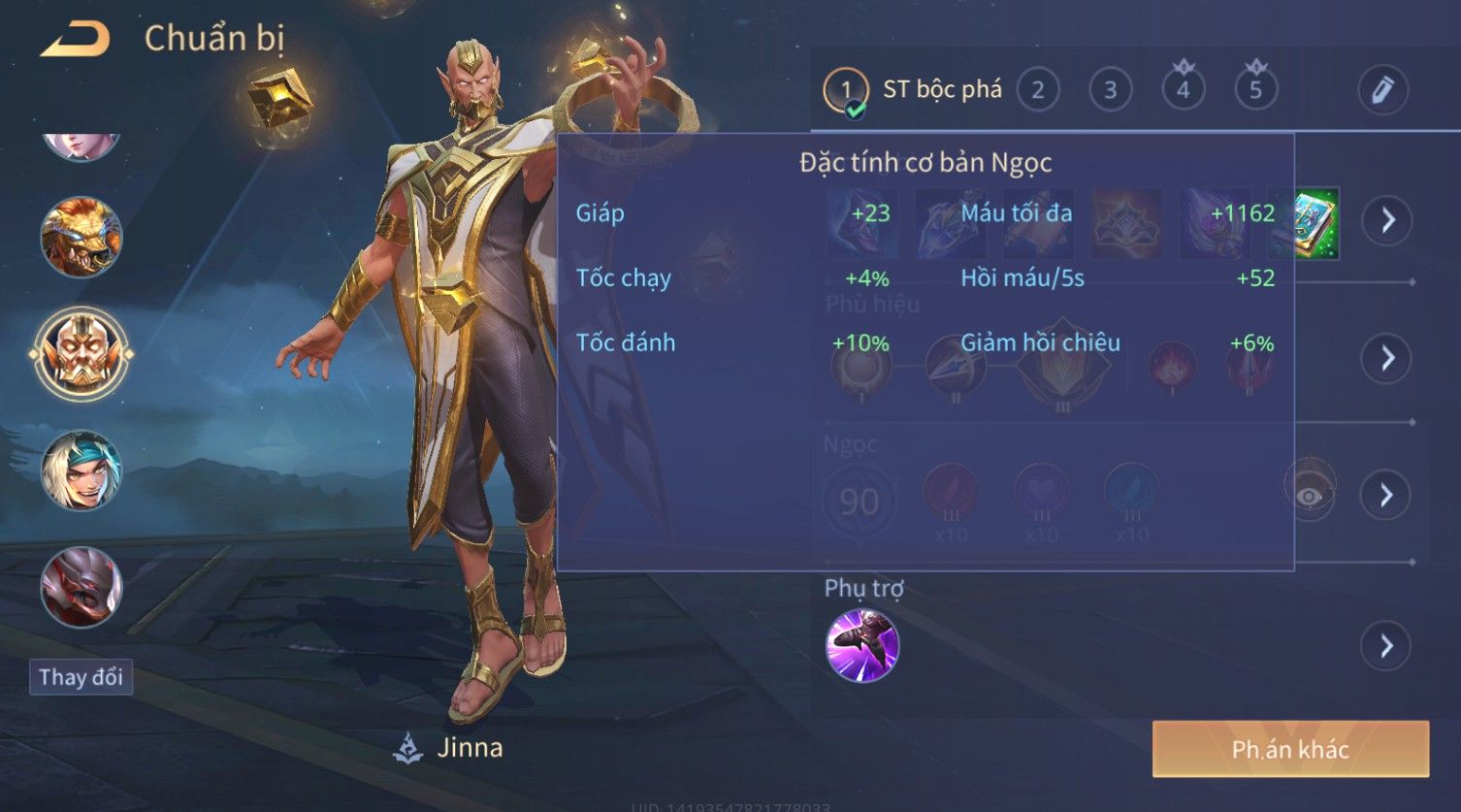Viewport: 1461px width, 812px height.
Task: Open the equipment build arrow
Action: [x=1387, y=220]
